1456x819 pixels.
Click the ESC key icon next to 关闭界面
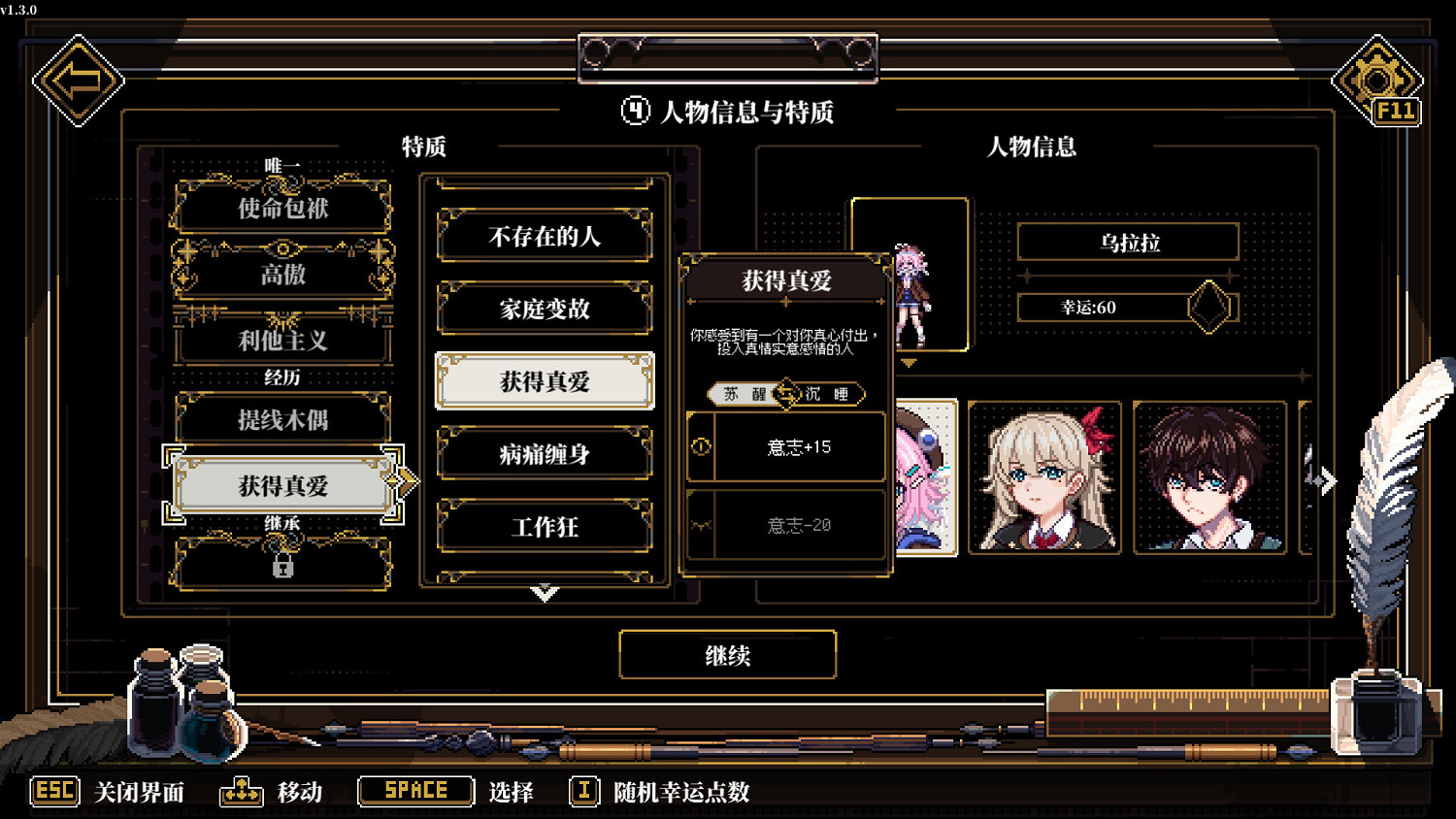(53, 792)
